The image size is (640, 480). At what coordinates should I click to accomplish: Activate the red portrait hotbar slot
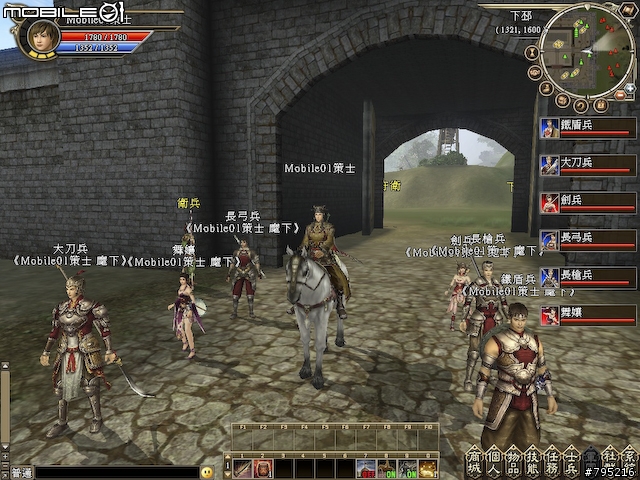(260, 468)
